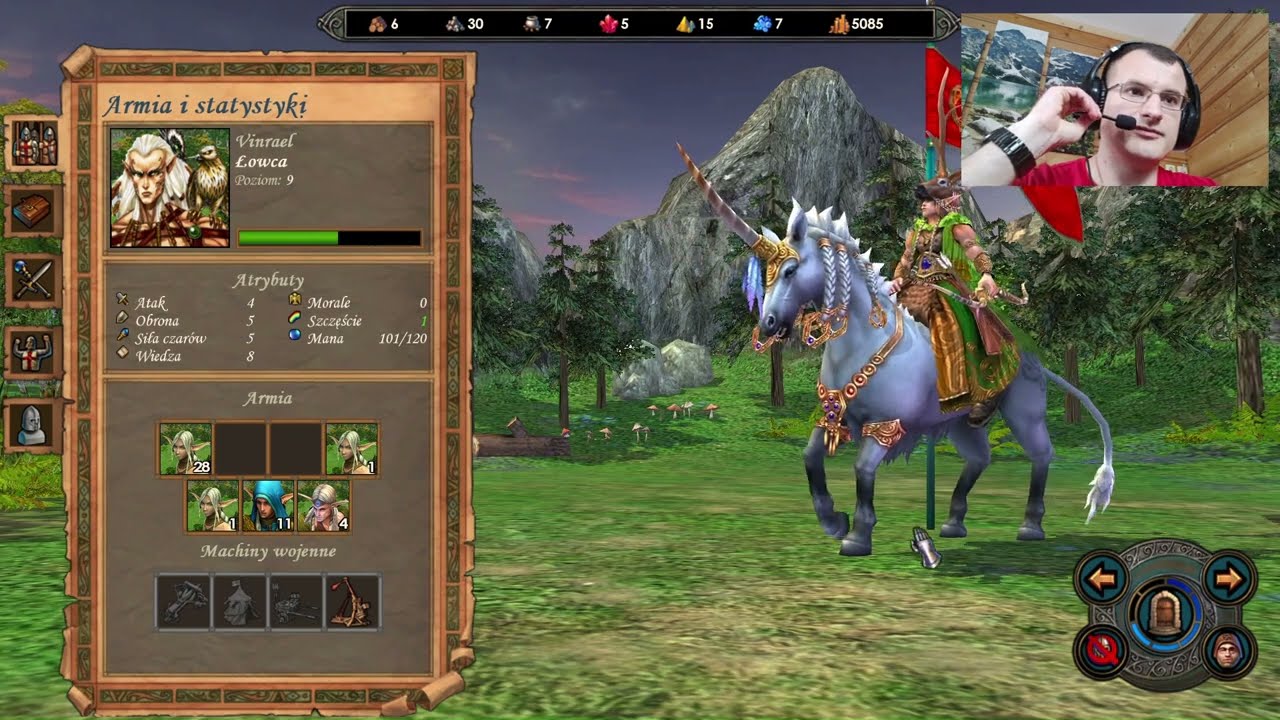Choose the ammo cart war machine slot
Viewport: 1280px width, 720px height.
(x=296, y=601)
